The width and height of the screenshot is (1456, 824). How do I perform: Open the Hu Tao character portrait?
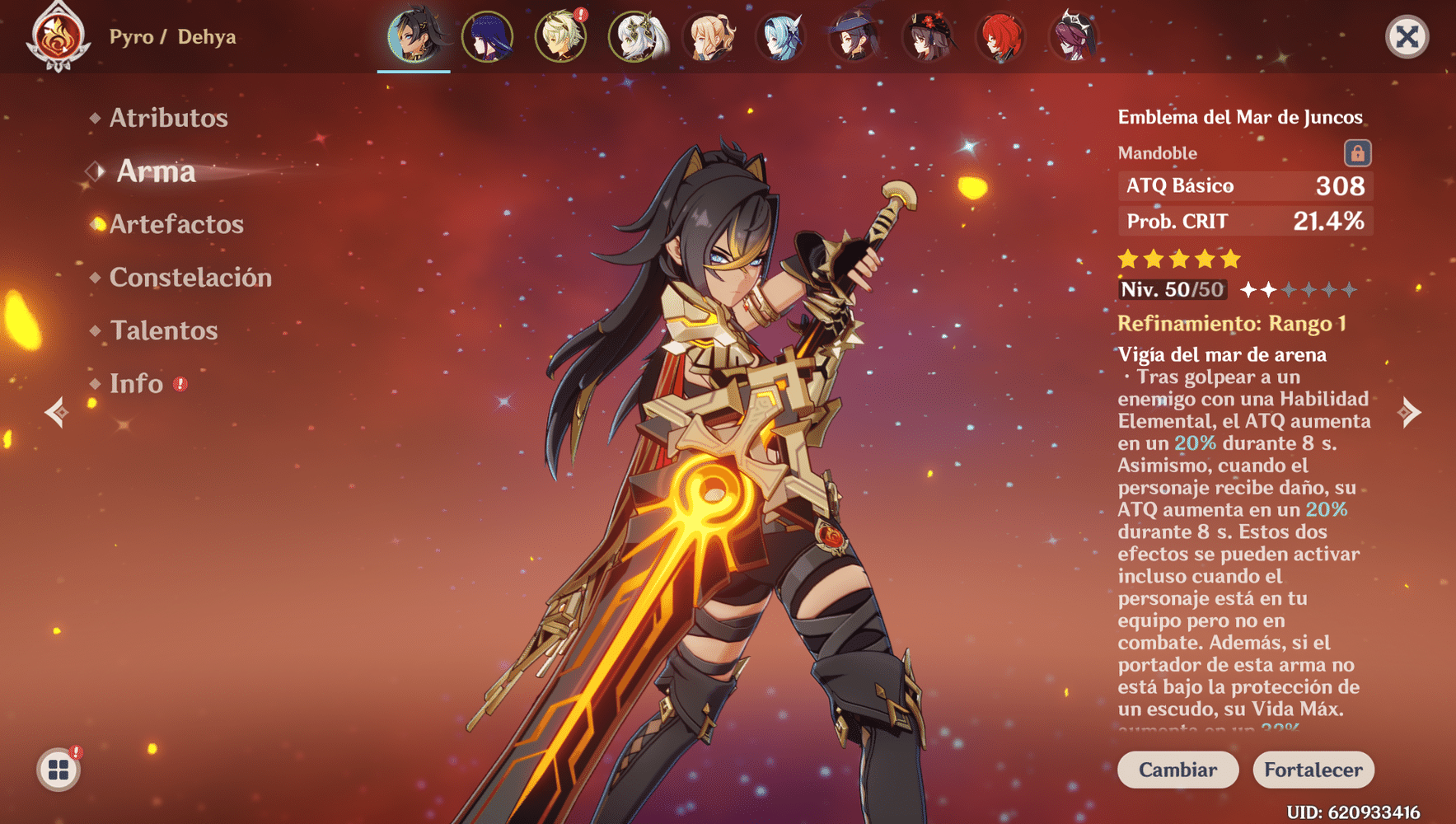pyautogui.click(x=929, y=37)
